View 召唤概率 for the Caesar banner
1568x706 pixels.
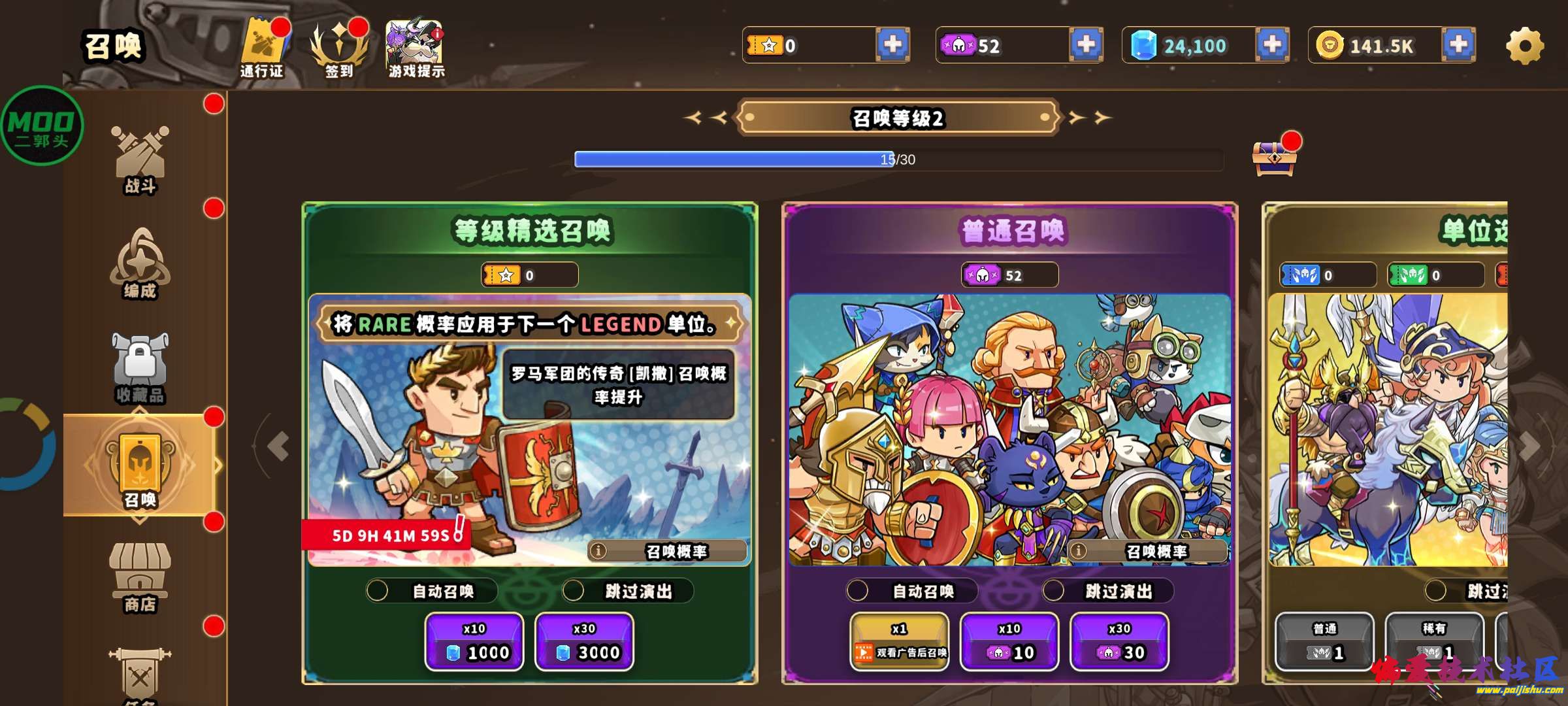[666, 551]
